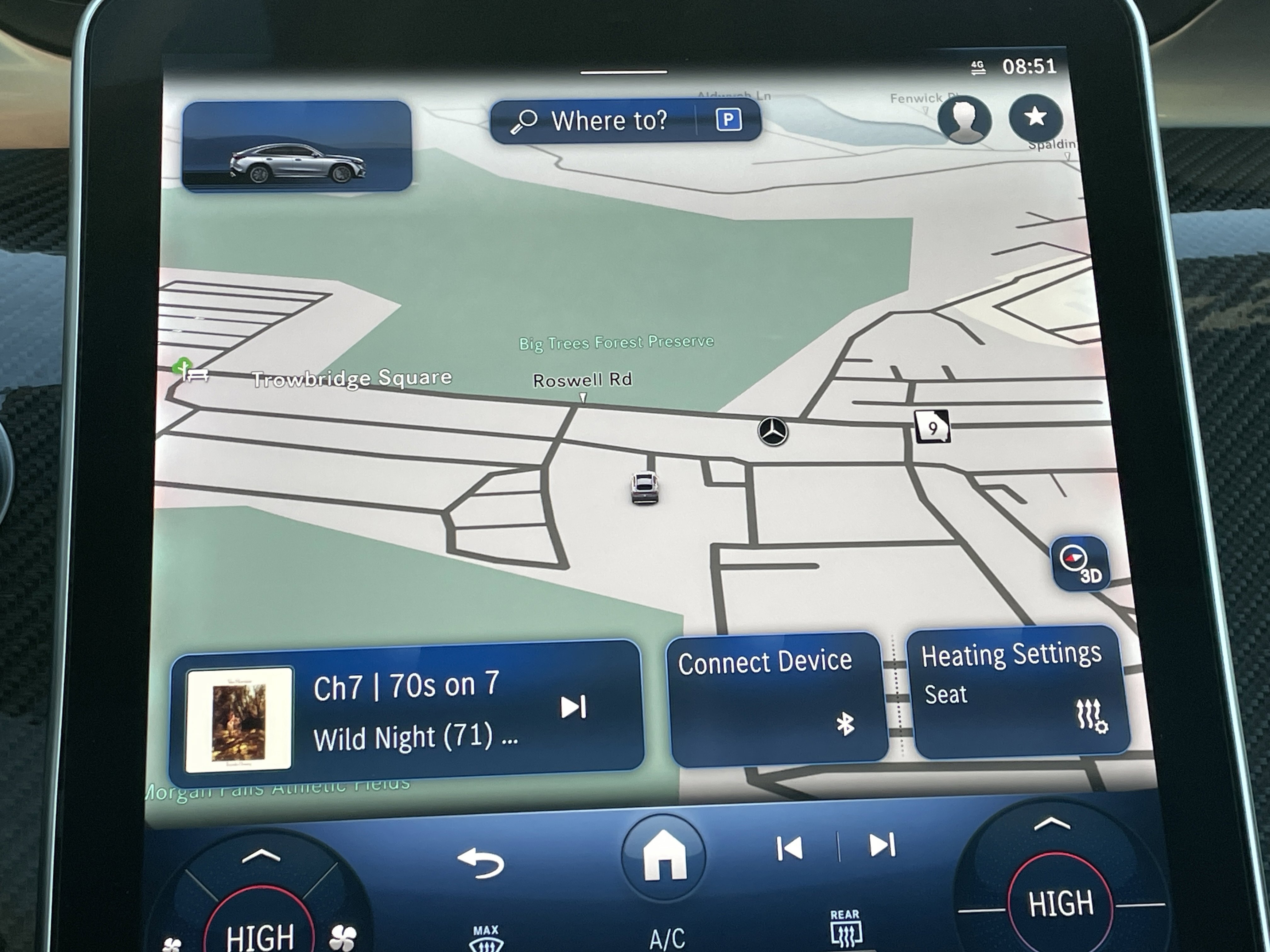Screen dimensions: 1270x952
Task: Skip to next track in bottom bar
Action: click(x=882, y=845)
